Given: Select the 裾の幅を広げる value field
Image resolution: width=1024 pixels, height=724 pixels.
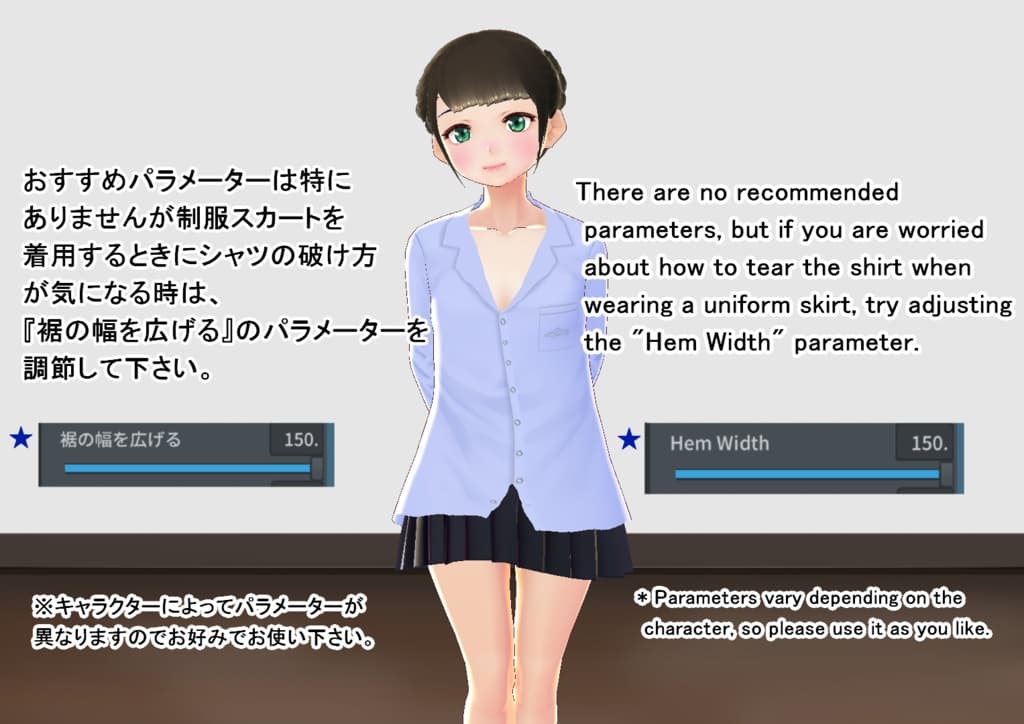Looking at the screenshot, I should click(x=298, y=440).
